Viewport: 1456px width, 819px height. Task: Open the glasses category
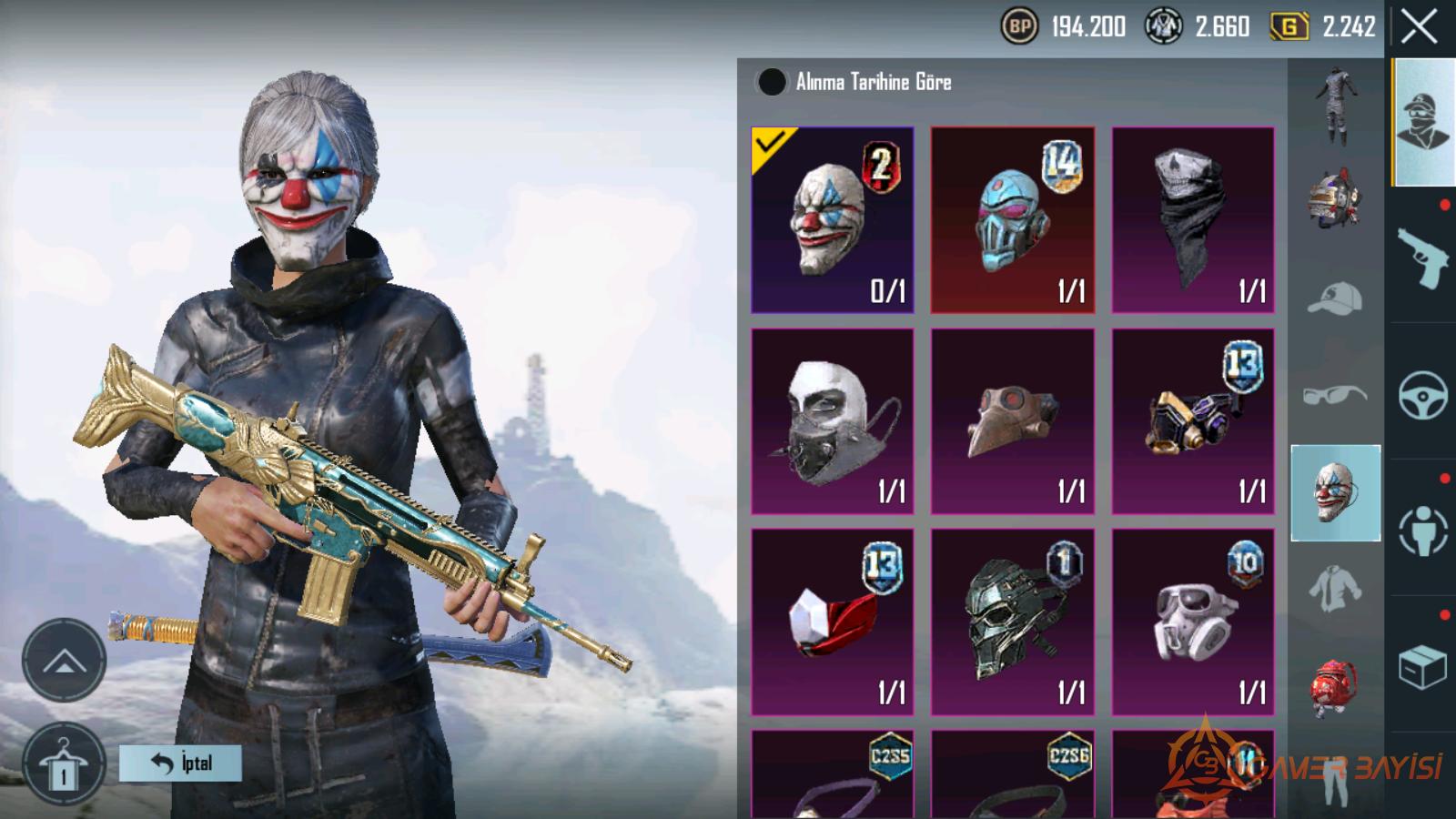1335,395
